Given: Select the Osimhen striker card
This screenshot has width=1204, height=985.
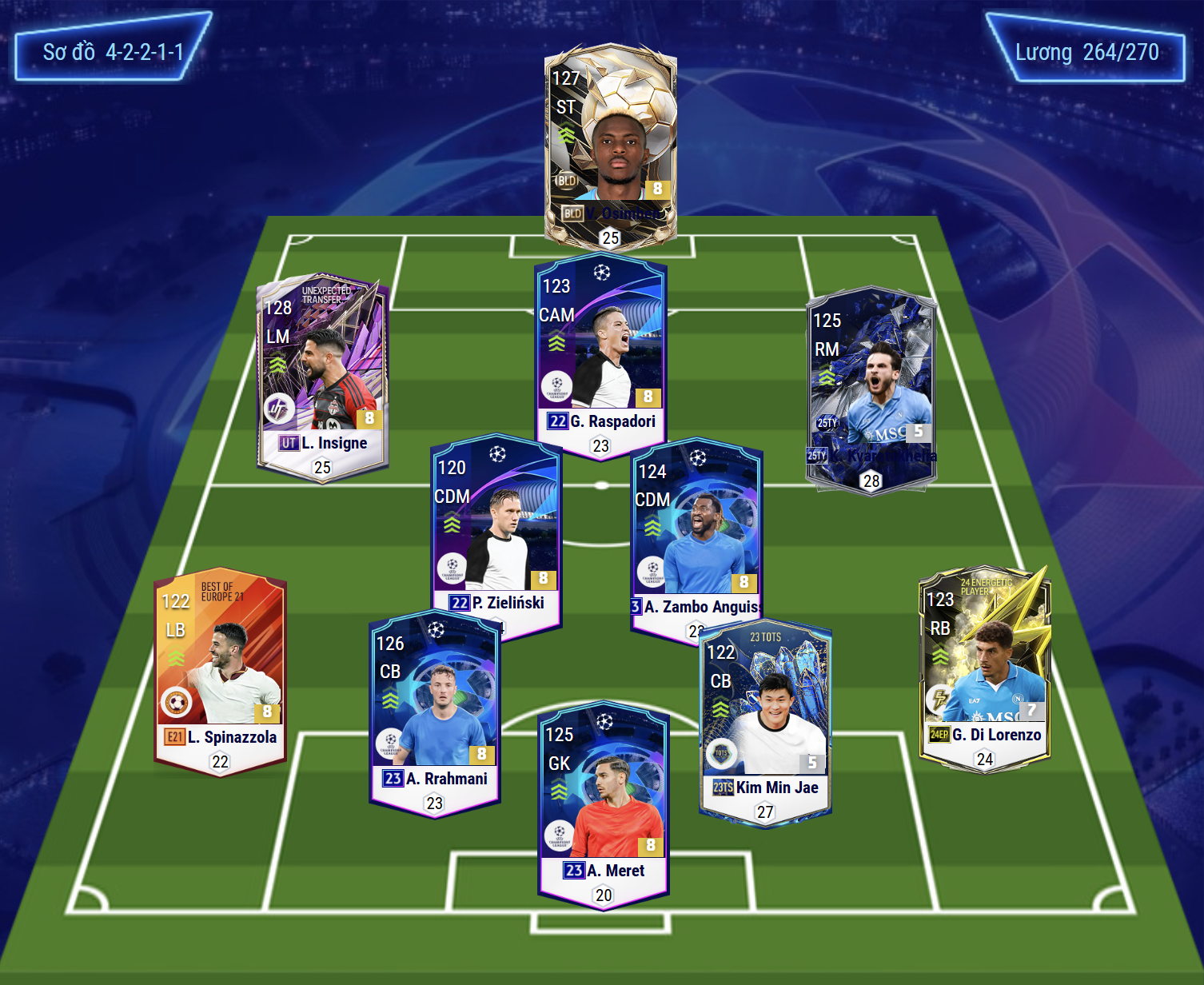Looking at the screenshot, I should click(x=611, y=144).
